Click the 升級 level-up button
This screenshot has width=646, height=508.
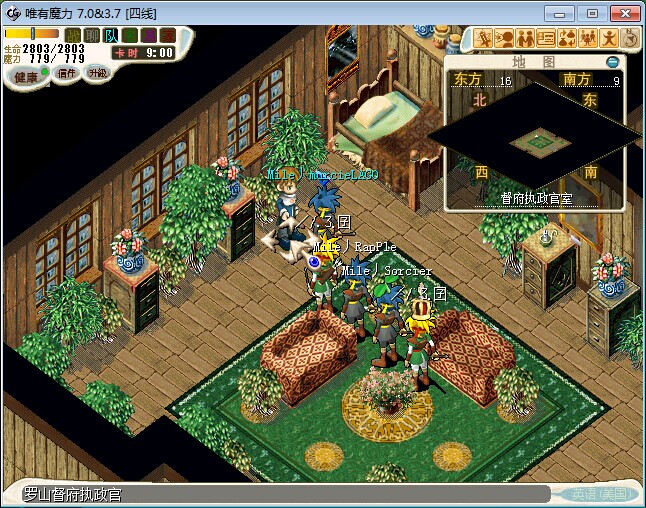97,74
